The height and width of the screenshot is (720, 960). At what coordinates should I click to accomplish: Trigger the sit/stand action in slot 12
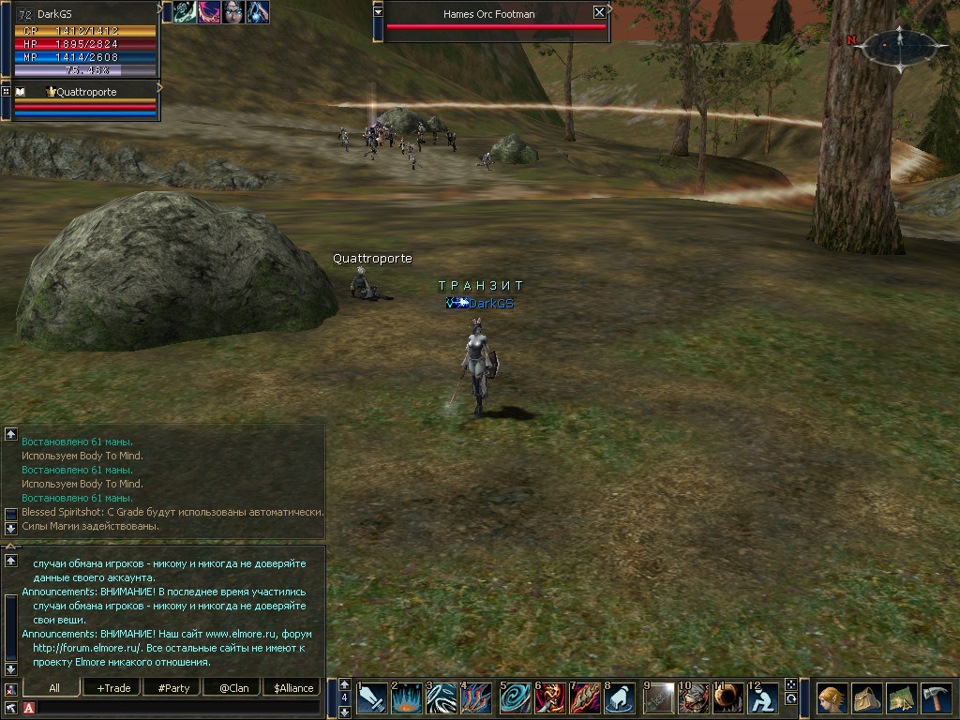click(764, 698)
